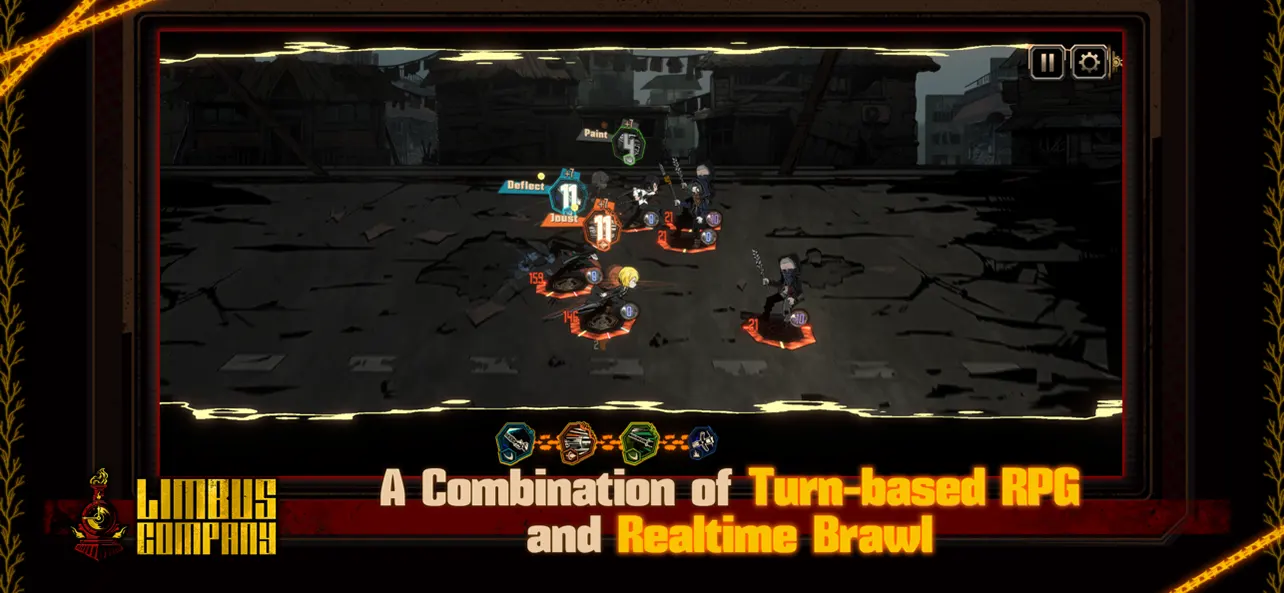
Task: Choose the orange skill icon in the chain
Action: (x=577, y=441)
